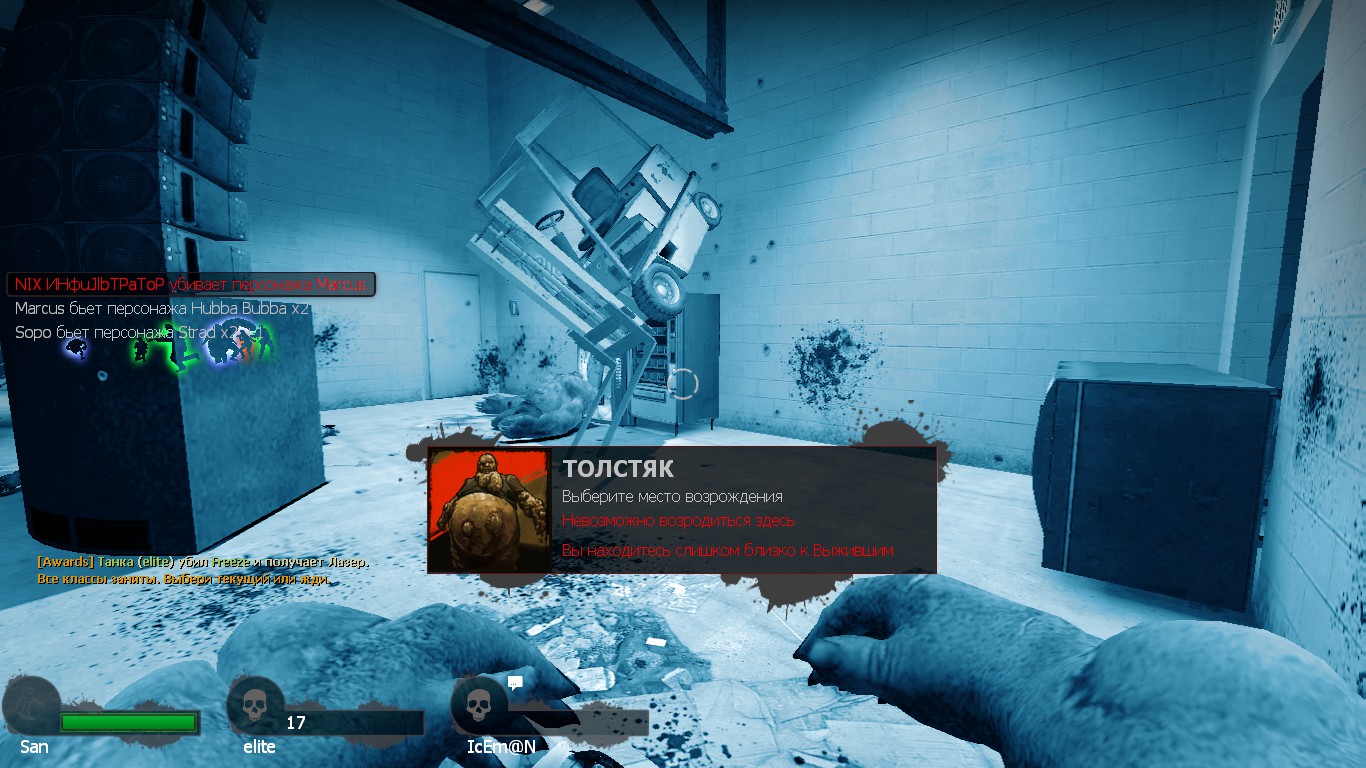Click the chat bubble icon above IcEm@N
Image resolution: width=1366 pixels, height=768 pixels.
click(x=515, y=683)
